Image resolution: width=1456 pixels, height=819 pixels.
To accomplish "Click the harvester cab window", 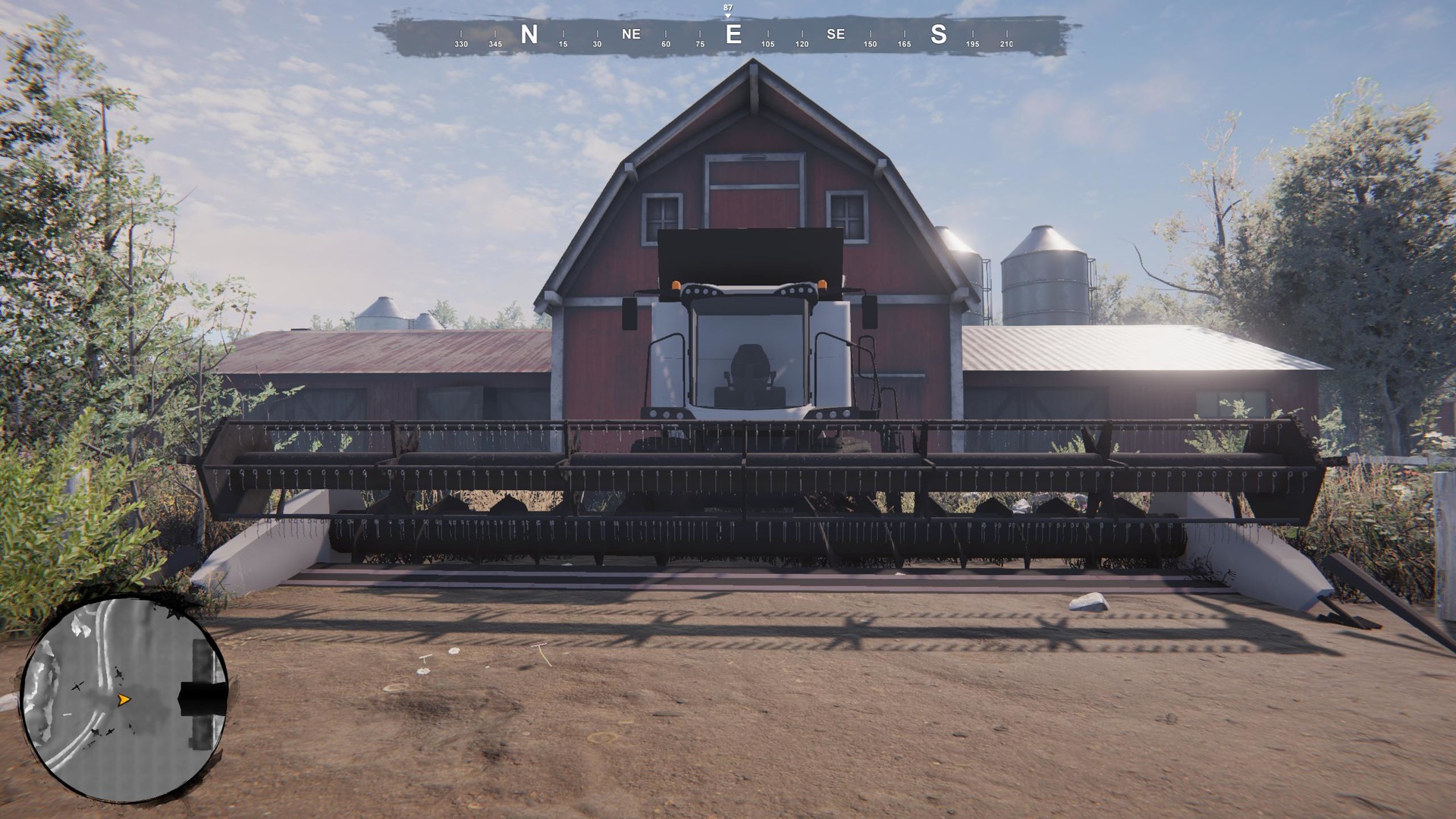I will point(751,353).
